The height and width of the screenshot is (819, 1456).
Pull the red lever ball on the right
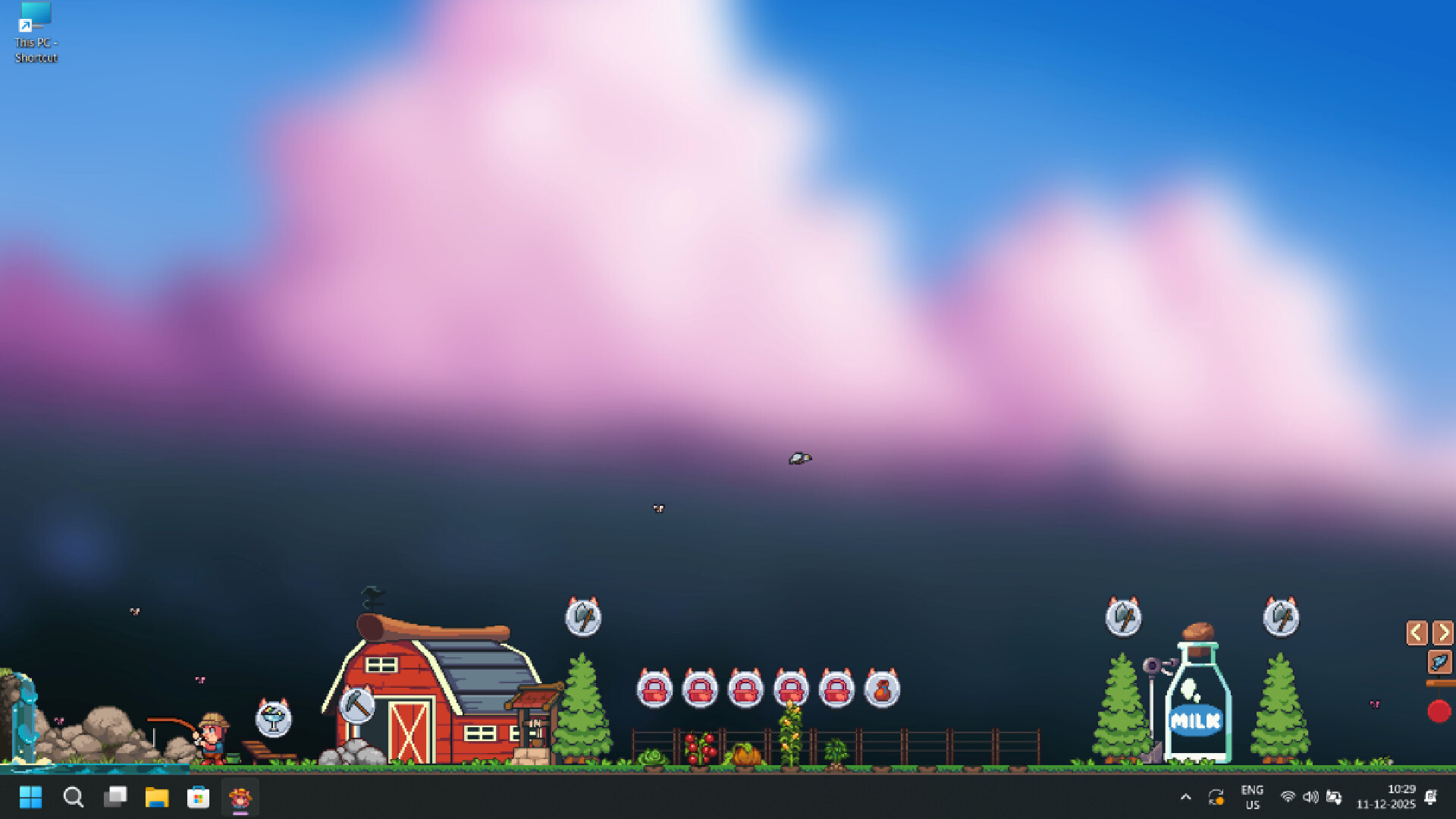click(x=1437, y=711)
